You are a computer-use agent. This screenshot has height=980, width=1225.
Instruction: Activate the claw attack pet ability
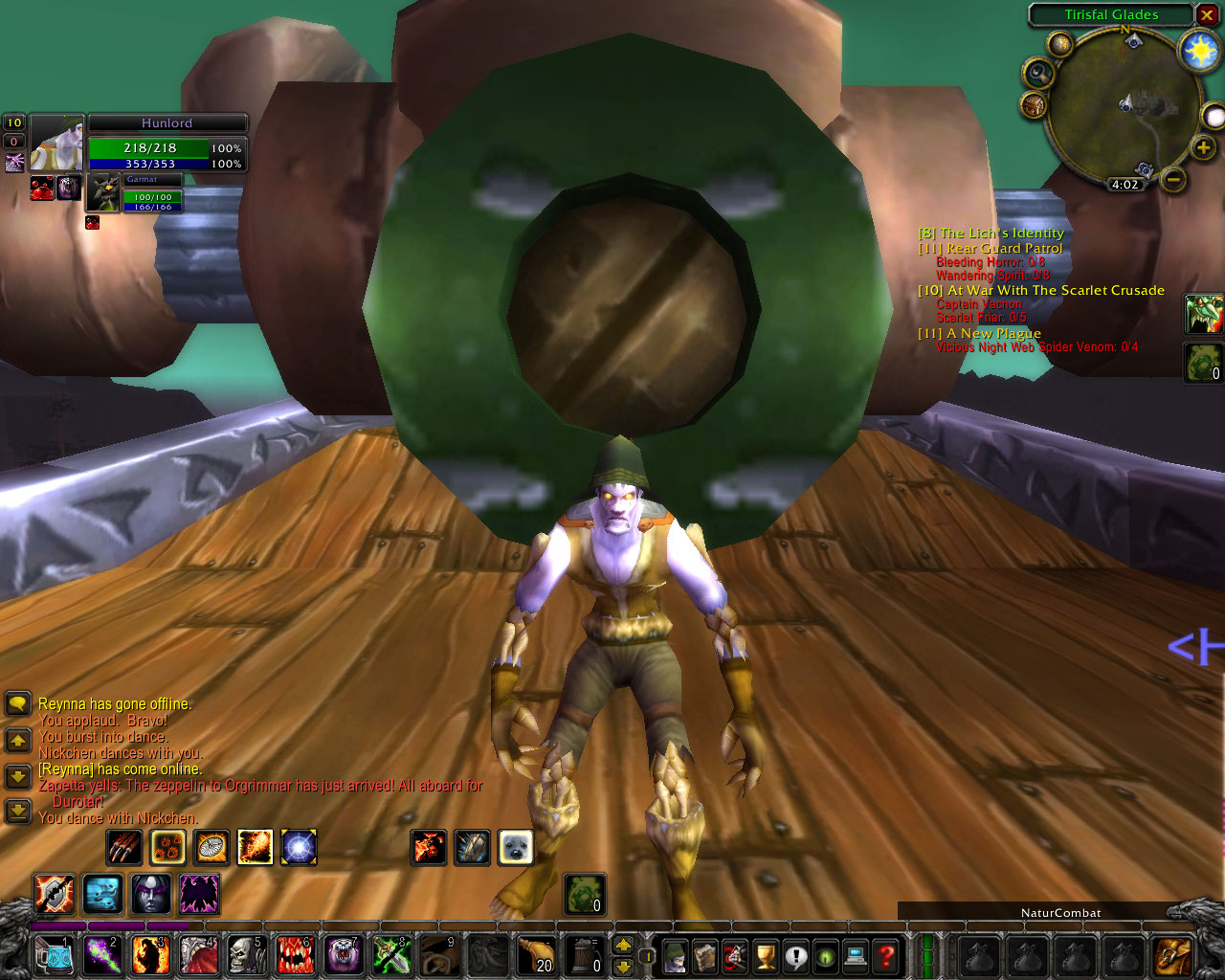point(124,847)
